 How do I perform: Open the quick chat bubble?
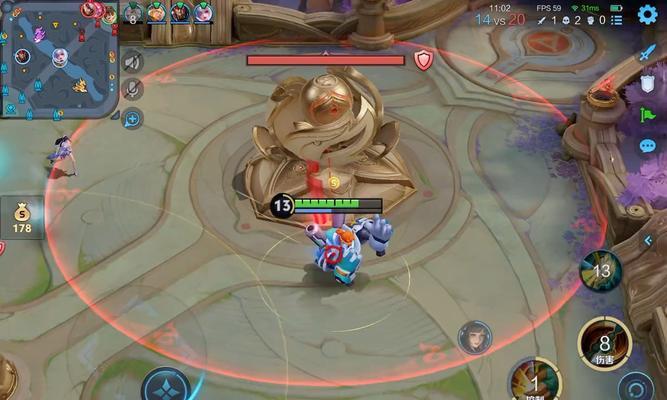tap(647, 146)
